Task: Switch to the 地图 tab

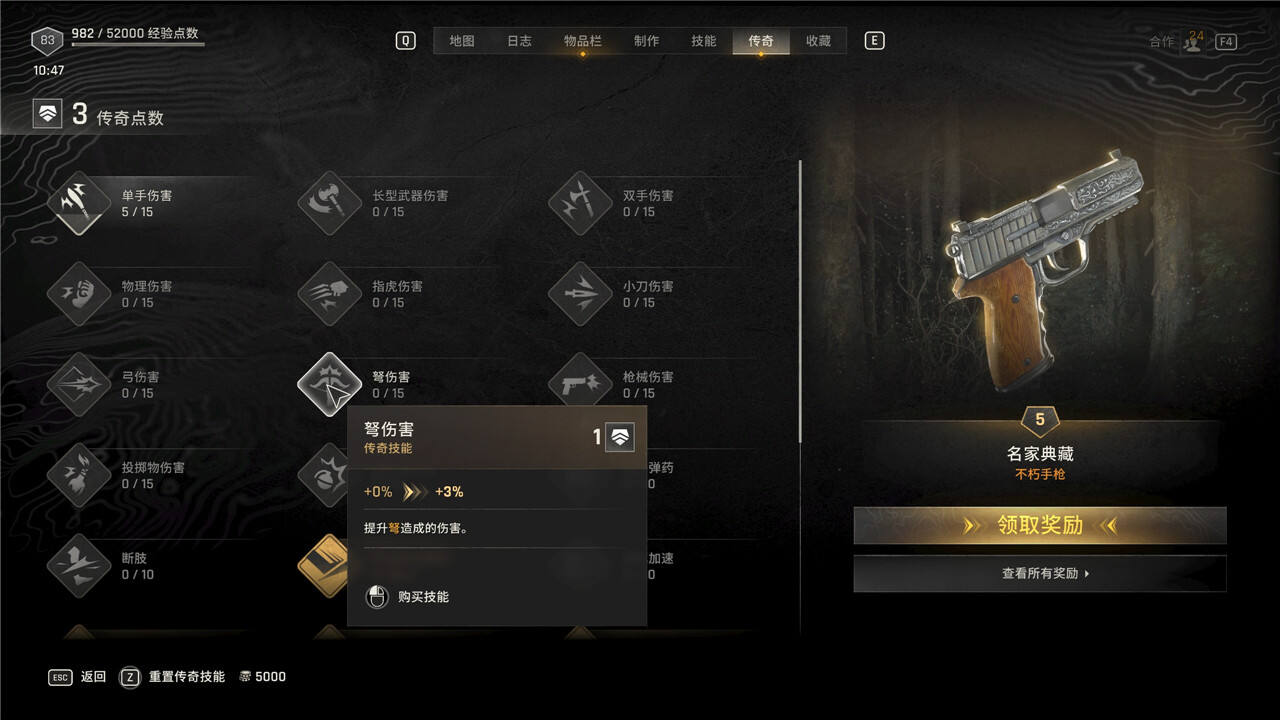Action: tap(462, 41)
